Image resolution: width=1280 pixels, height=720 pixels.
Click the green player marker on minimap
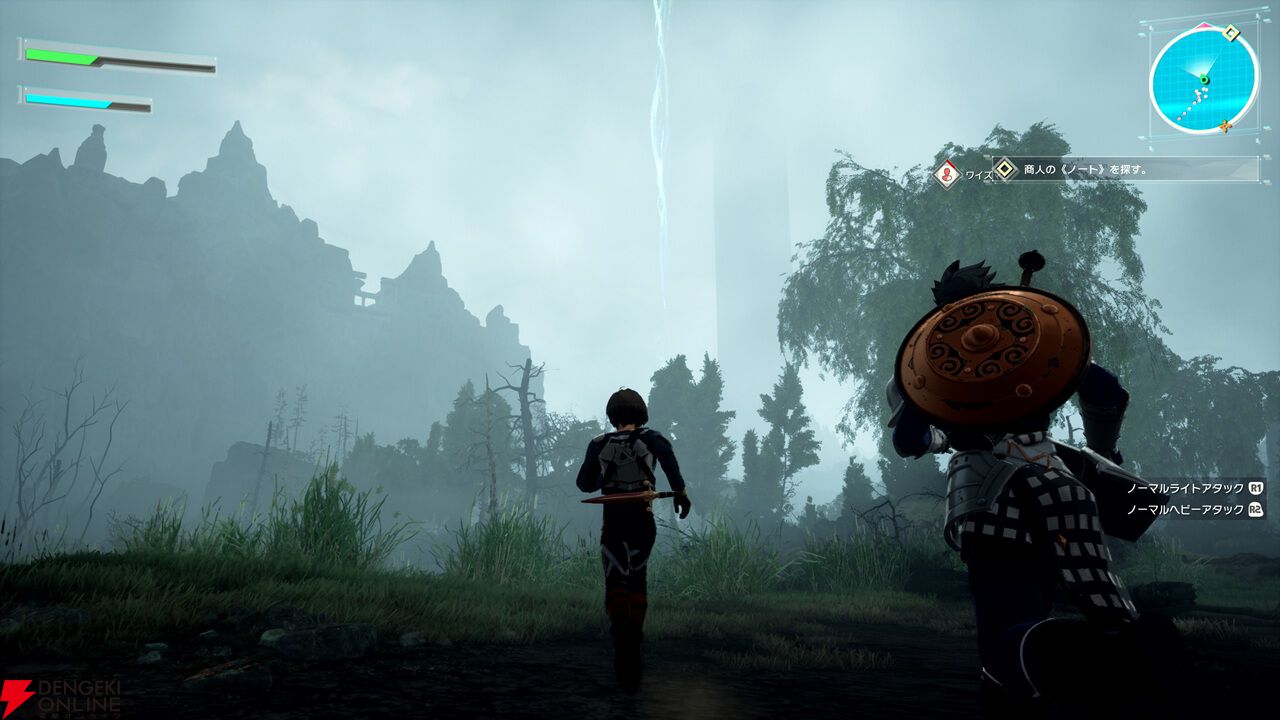[x=1205, y=79]
